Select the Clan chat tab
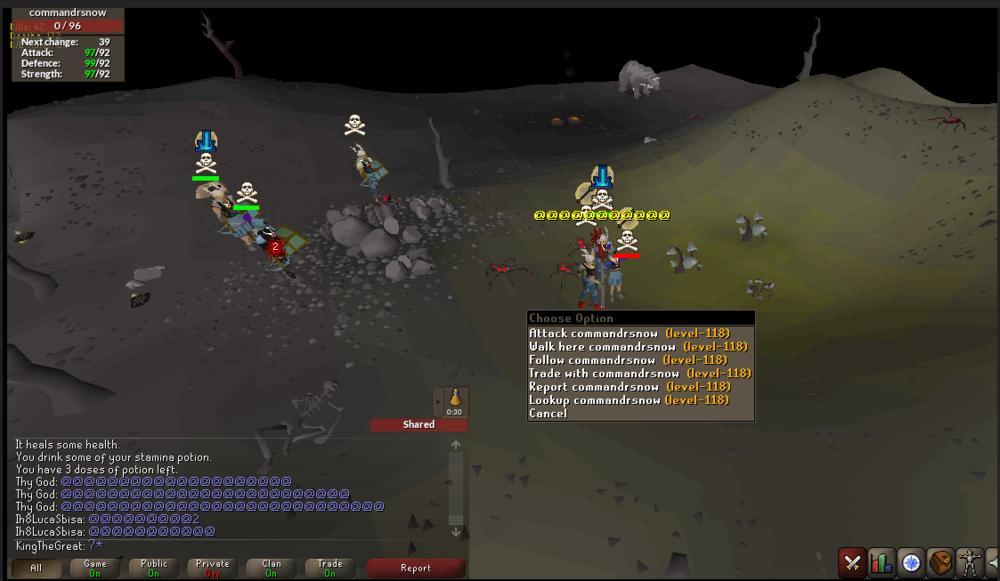Viewport: 1000px width, 581px height. pyautogui.click(x=271, y=568)
